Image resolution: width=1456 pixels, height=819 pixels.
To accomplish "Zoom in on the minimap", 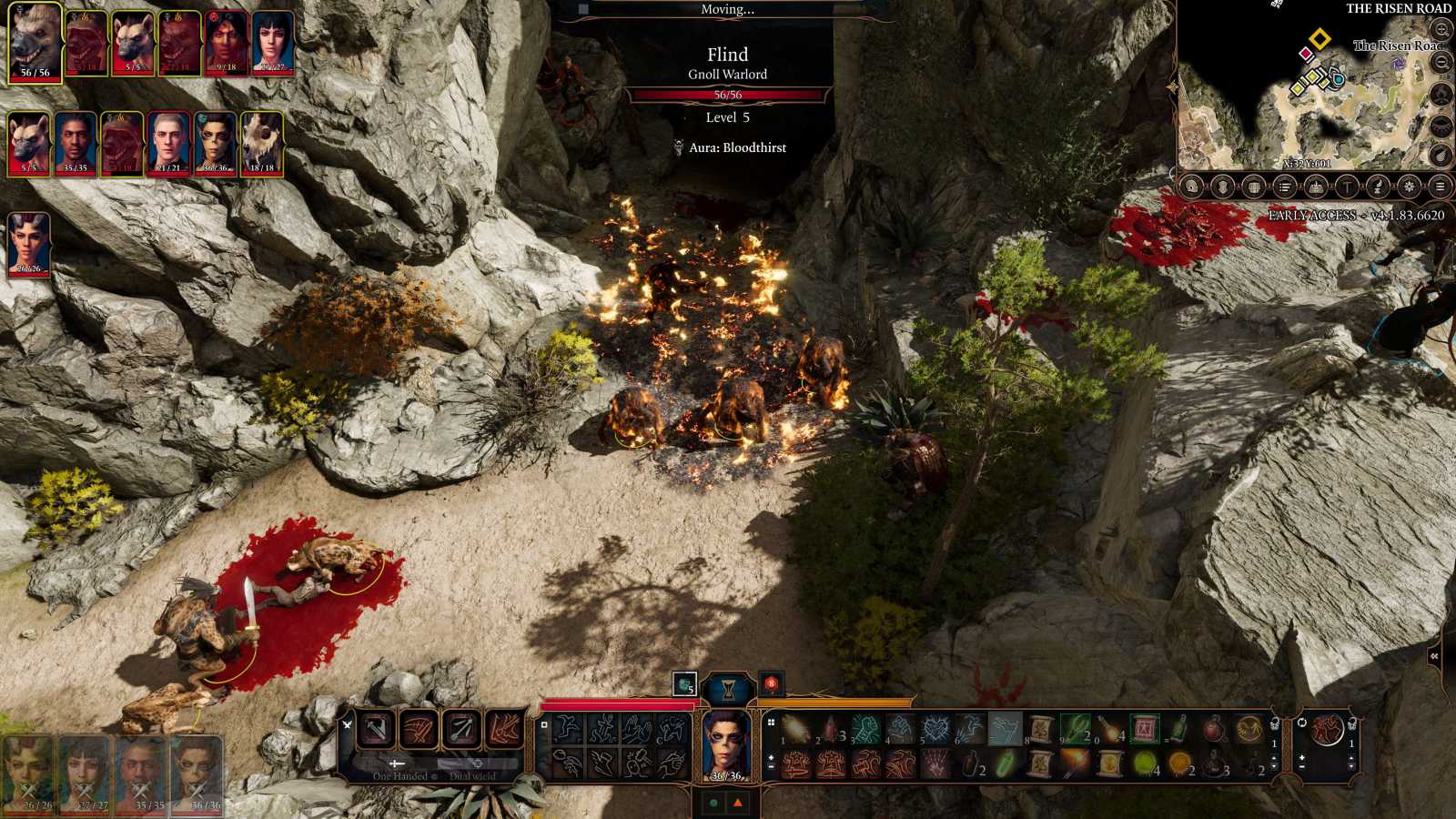I will pyautogui.click(x=1441, y=30).
